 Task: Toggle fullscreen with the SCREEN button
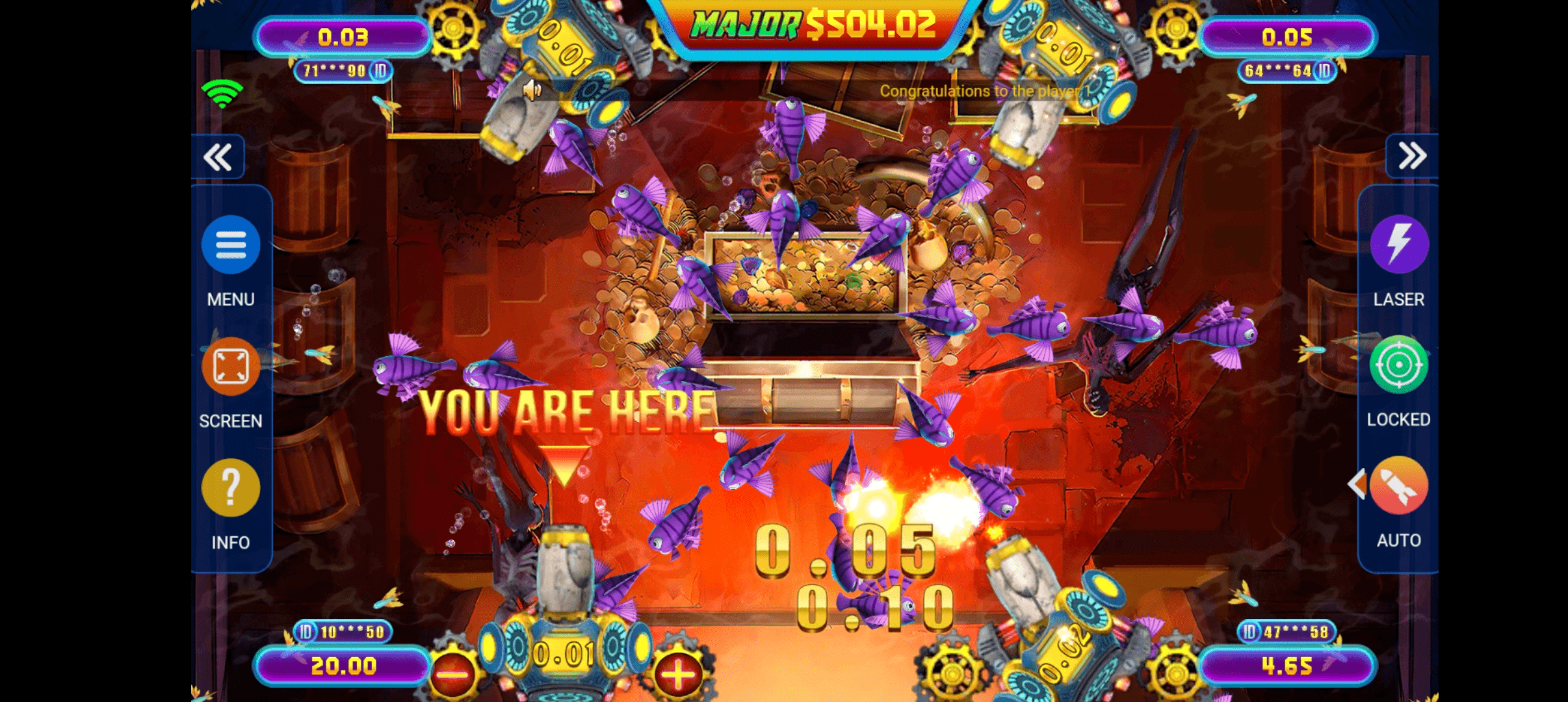click(x=231, y=367)
